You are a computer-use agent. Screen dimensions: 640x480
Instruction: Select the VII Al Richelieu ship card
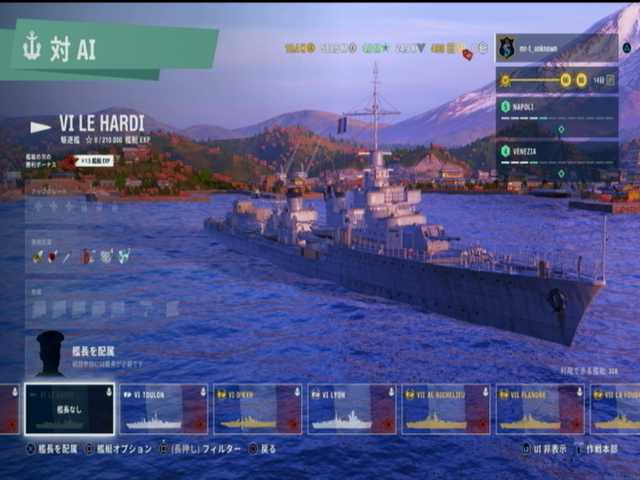click(446, 410)
